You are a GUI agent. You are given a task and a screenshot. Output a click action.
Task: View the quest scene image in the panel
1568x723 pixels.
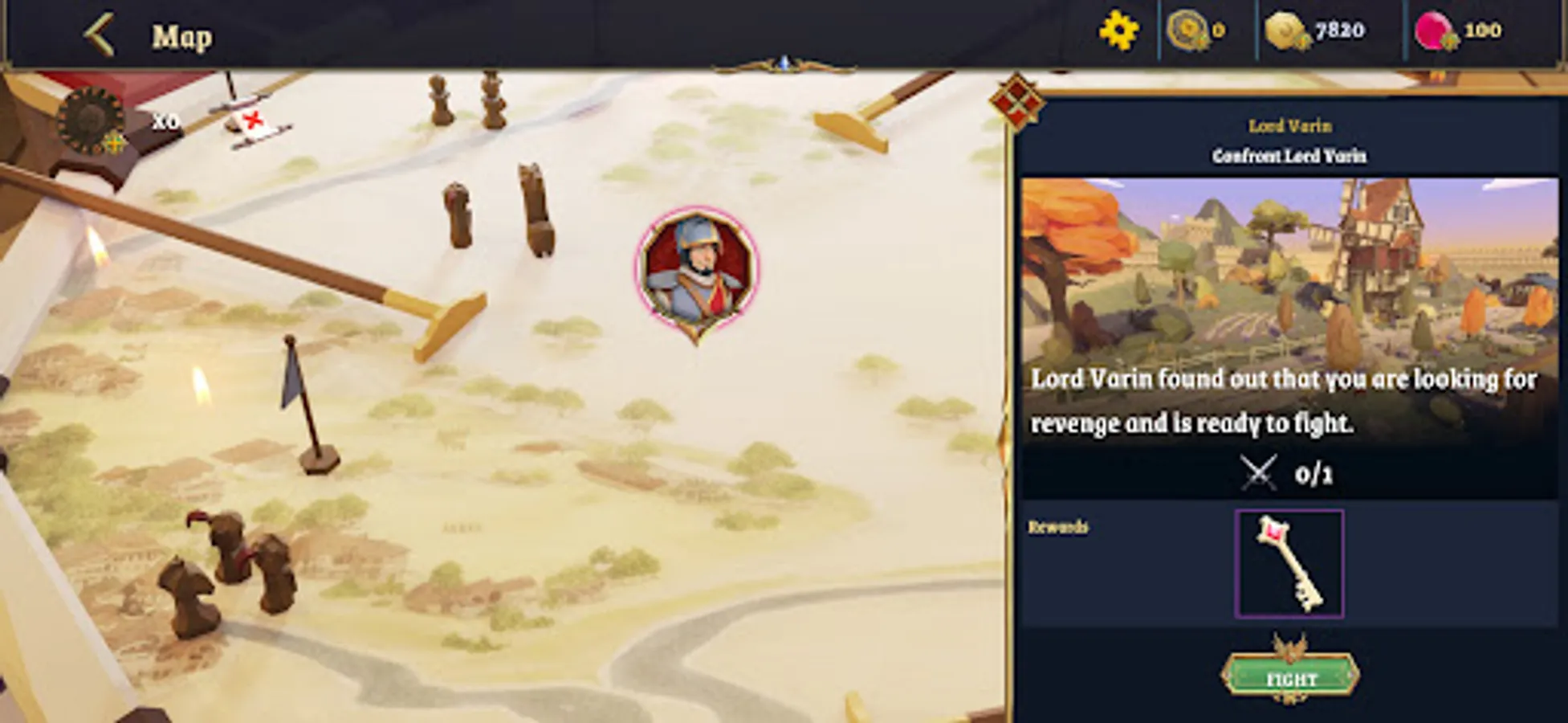coord(1289,269)
